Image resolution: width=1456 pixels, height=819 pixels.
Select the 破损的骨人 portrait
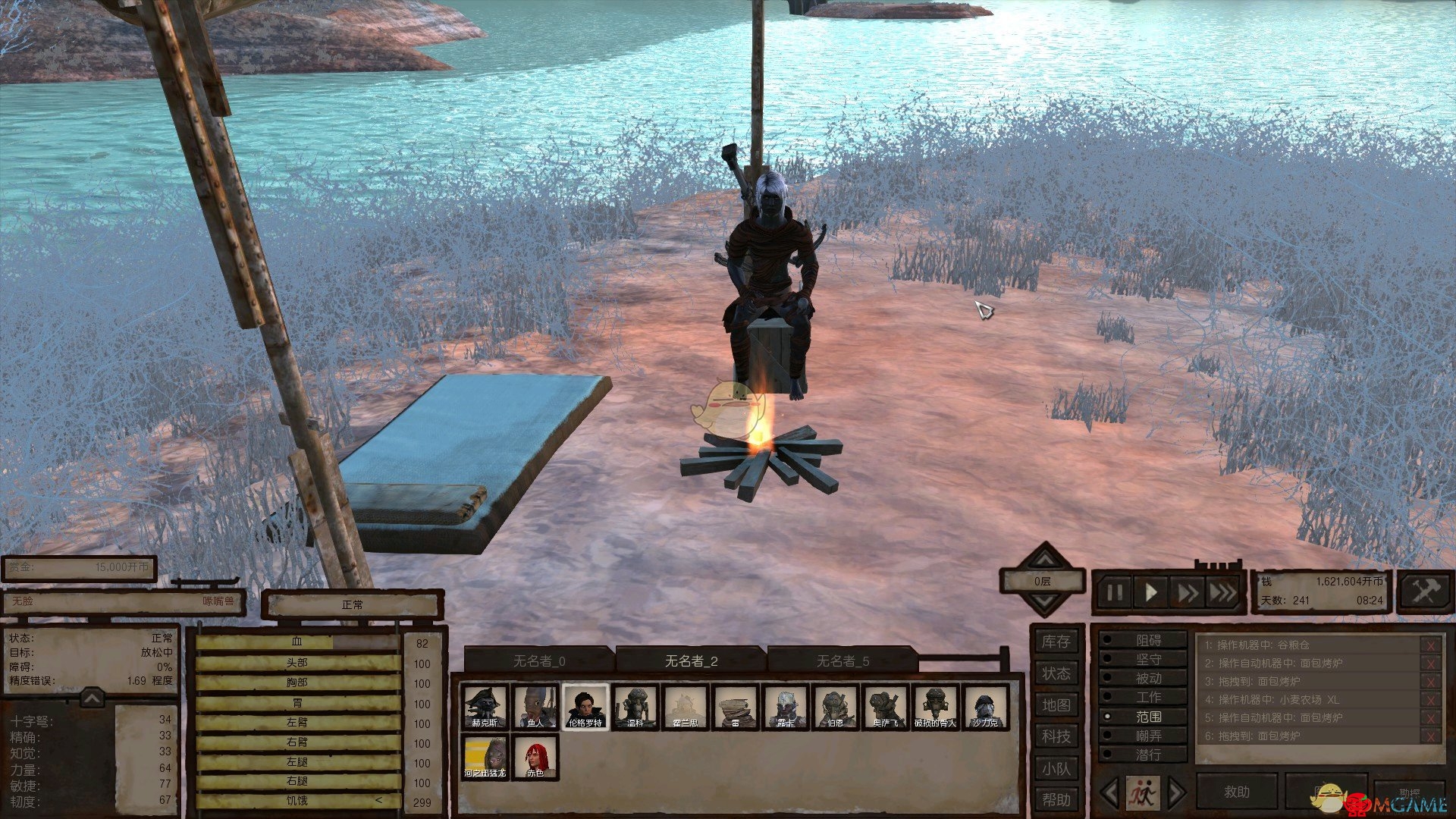(935, 706)
